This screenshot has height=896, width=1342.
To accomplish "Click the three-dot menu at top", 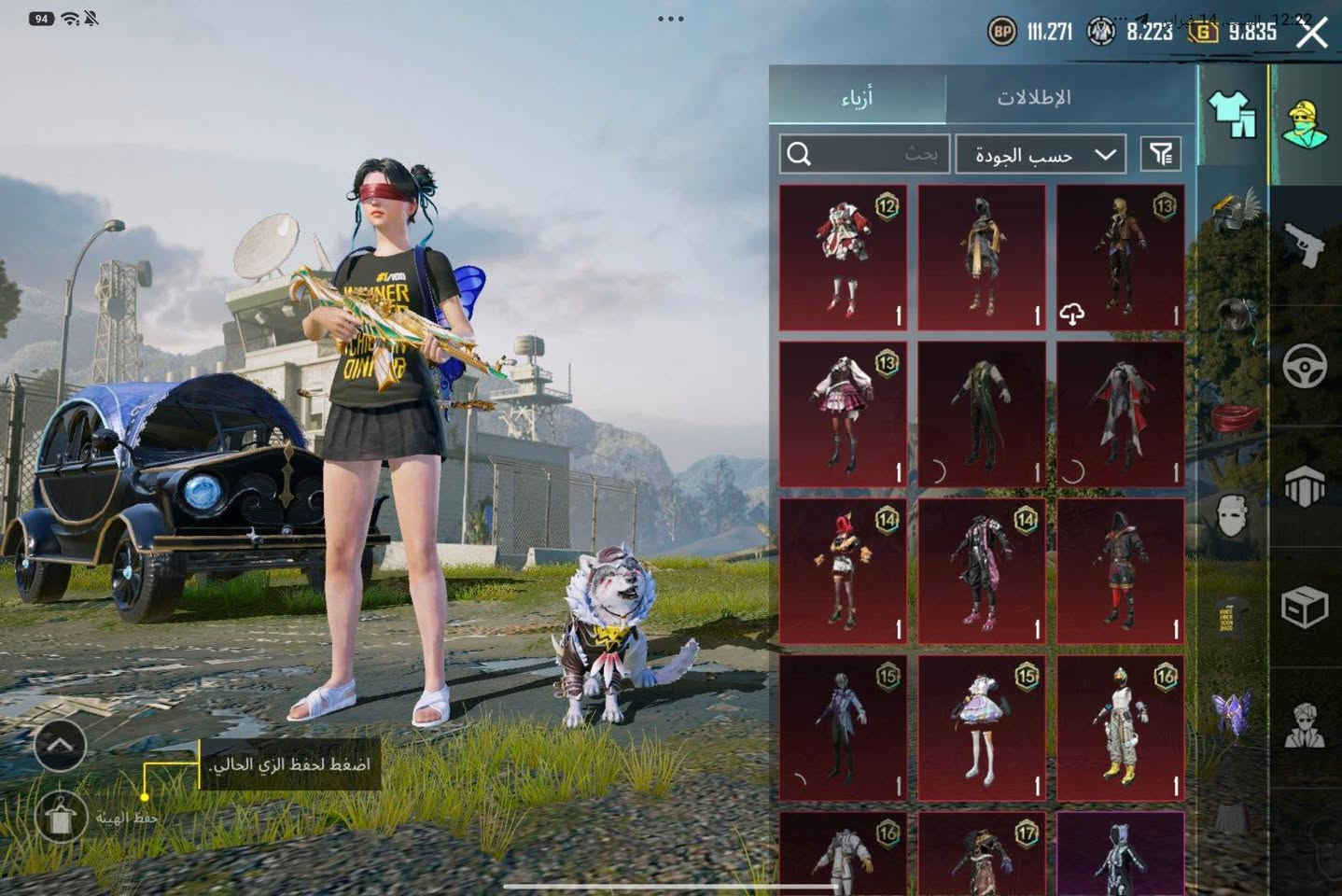I will tap(670, 19).
